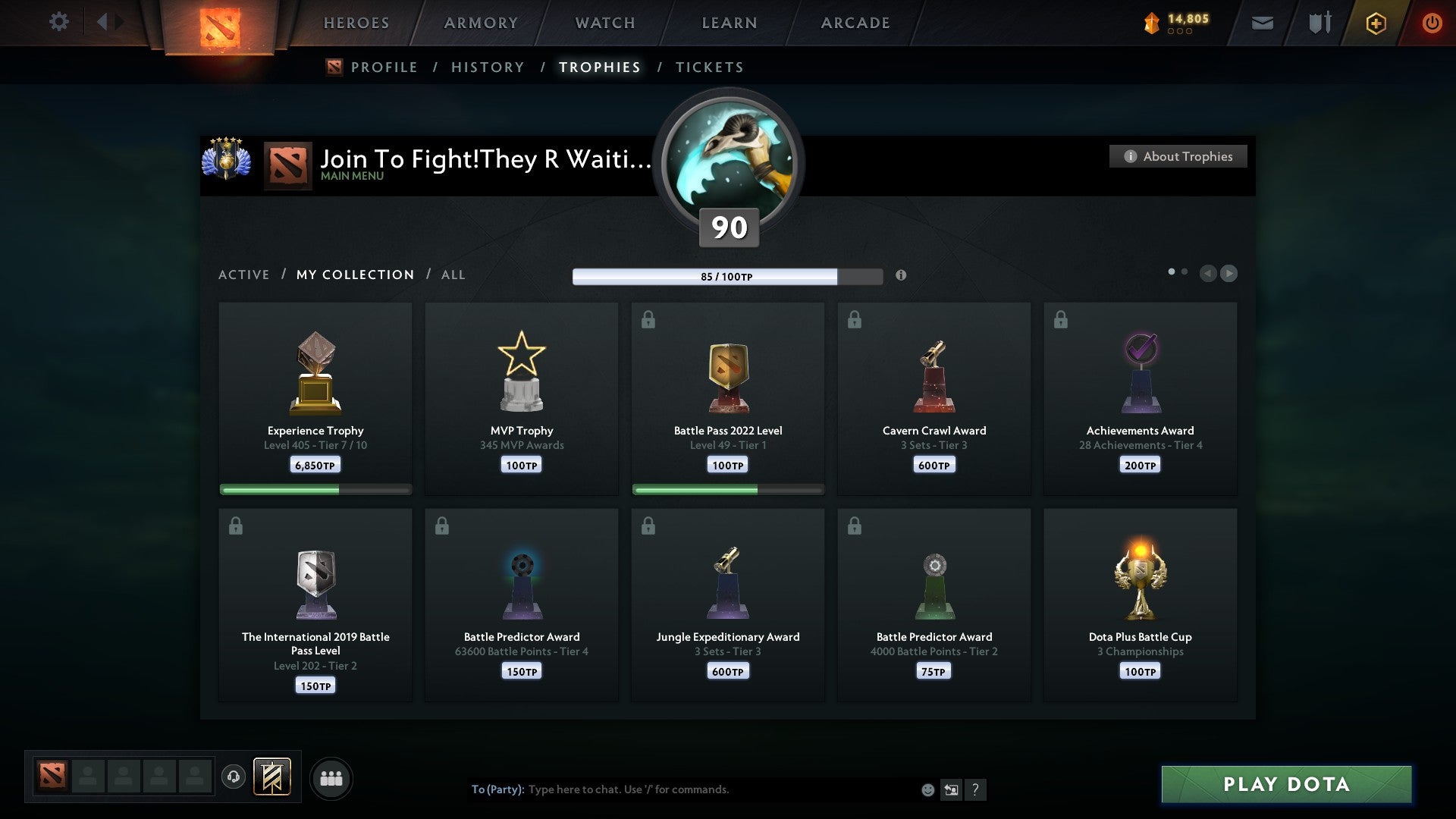Click the back navigation arrow near settings
The width and height of the screenshot is (1456, 819).
coord(103,21)
